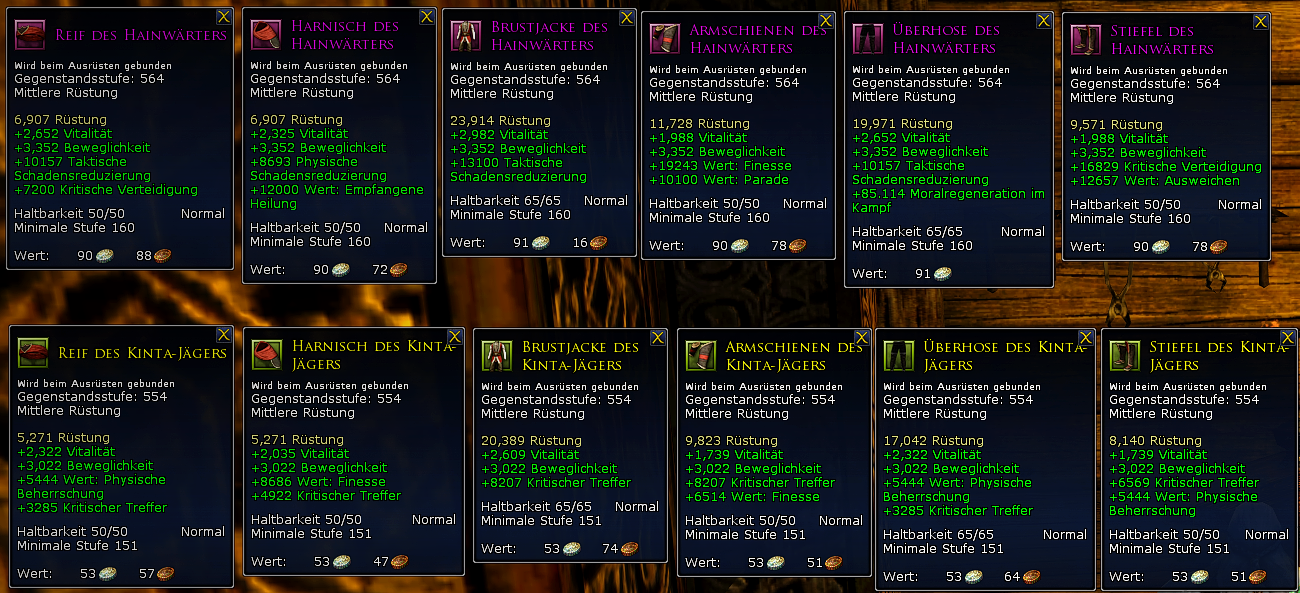This screenshot has width=1300, height=593.
Task: Click the Überhose des Hainwärters item icon
Action: [867, 40]
